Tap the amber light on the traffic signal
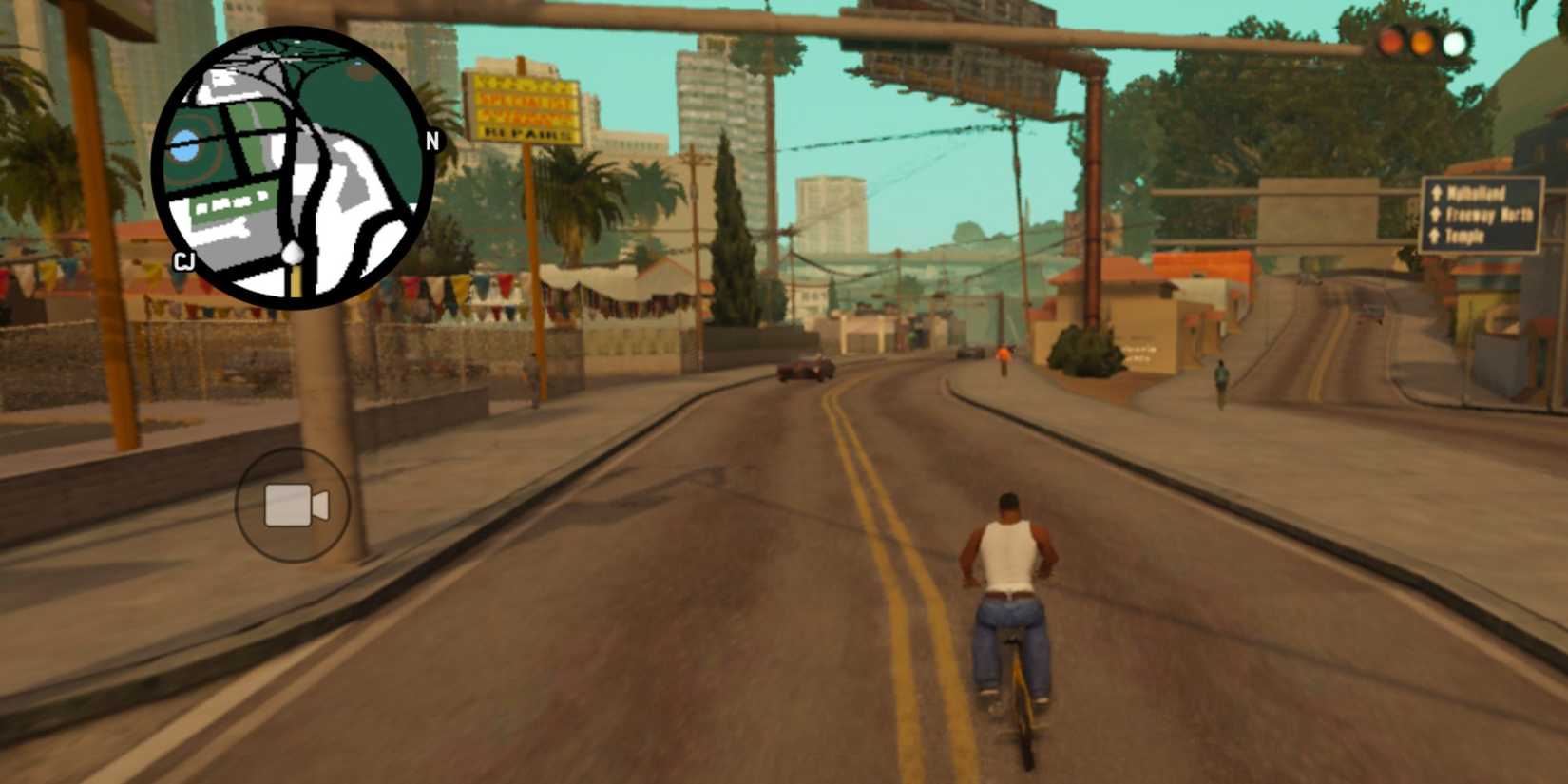Screen dimensions: 1568x784 pyautogui.click(x=1422, y=43)
